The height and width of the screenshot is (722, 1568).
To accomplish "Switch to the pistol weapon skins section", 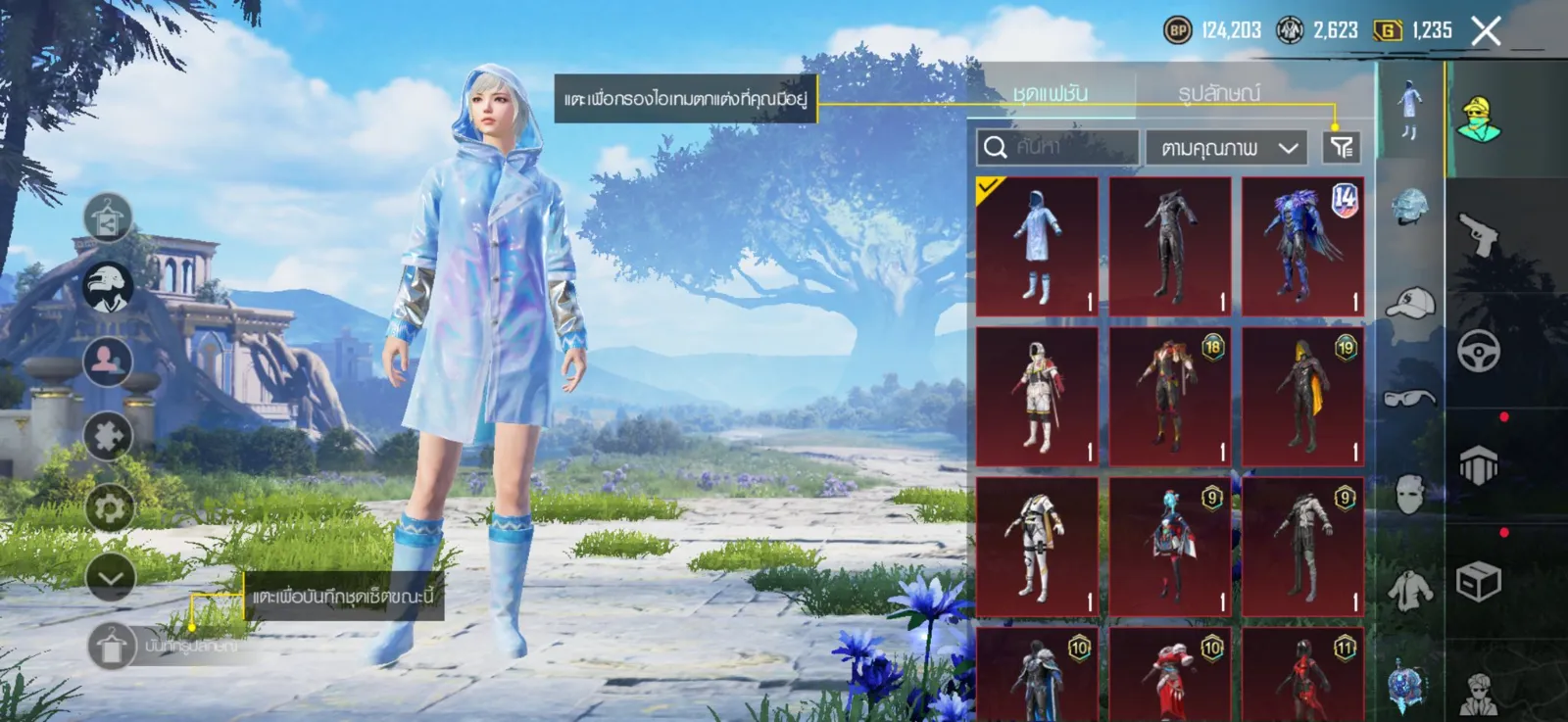I will click(1479, 235).
